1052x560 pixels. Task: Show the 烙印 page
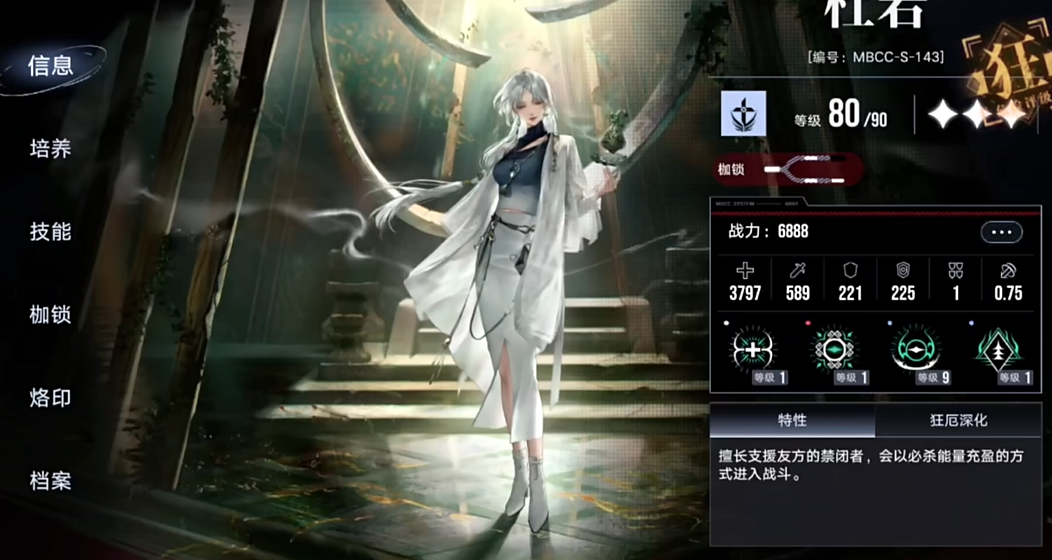tap(51, 398)
